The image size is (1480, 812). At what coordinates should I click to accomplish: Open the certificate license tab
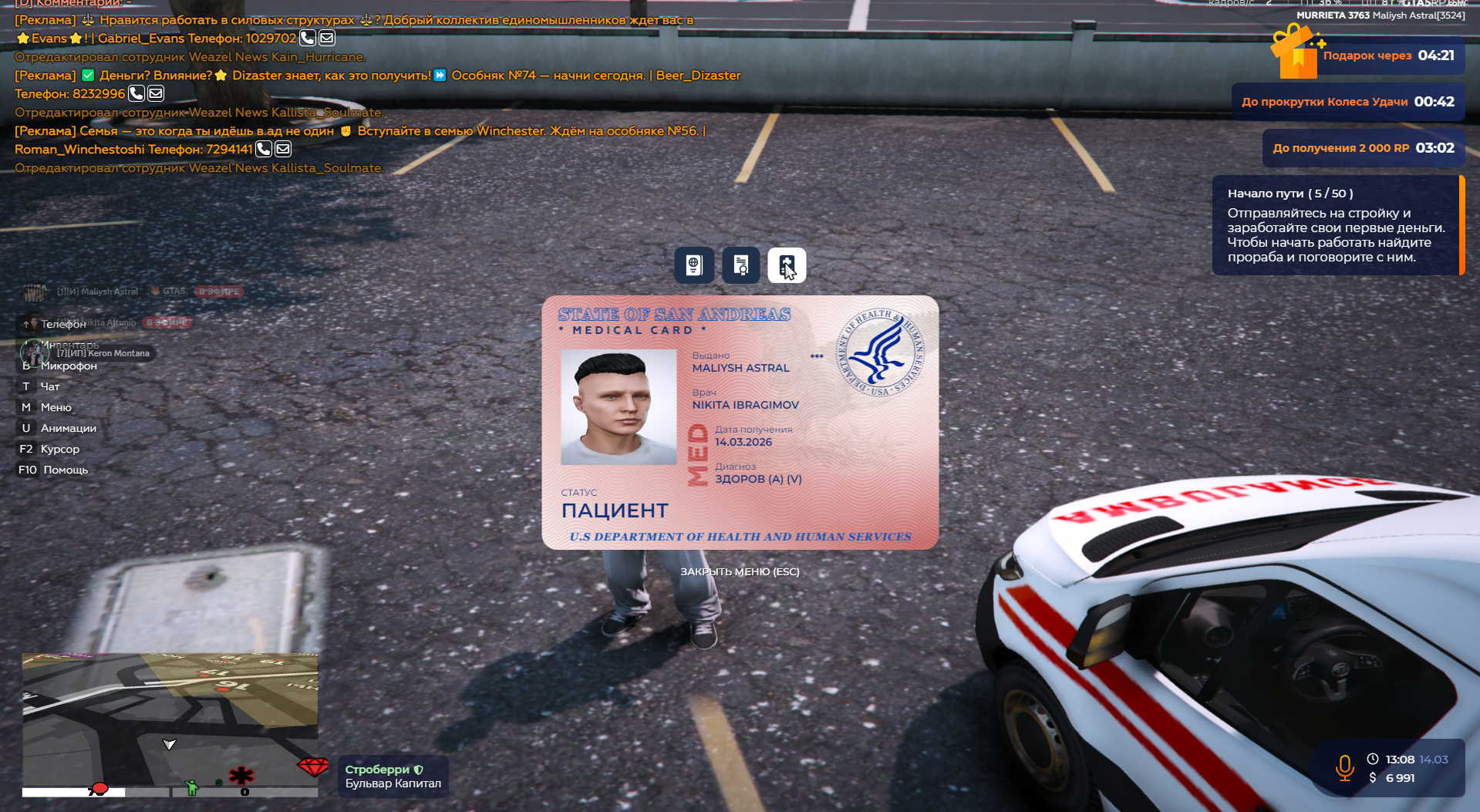pyautogui.click(x=741, y=265)
